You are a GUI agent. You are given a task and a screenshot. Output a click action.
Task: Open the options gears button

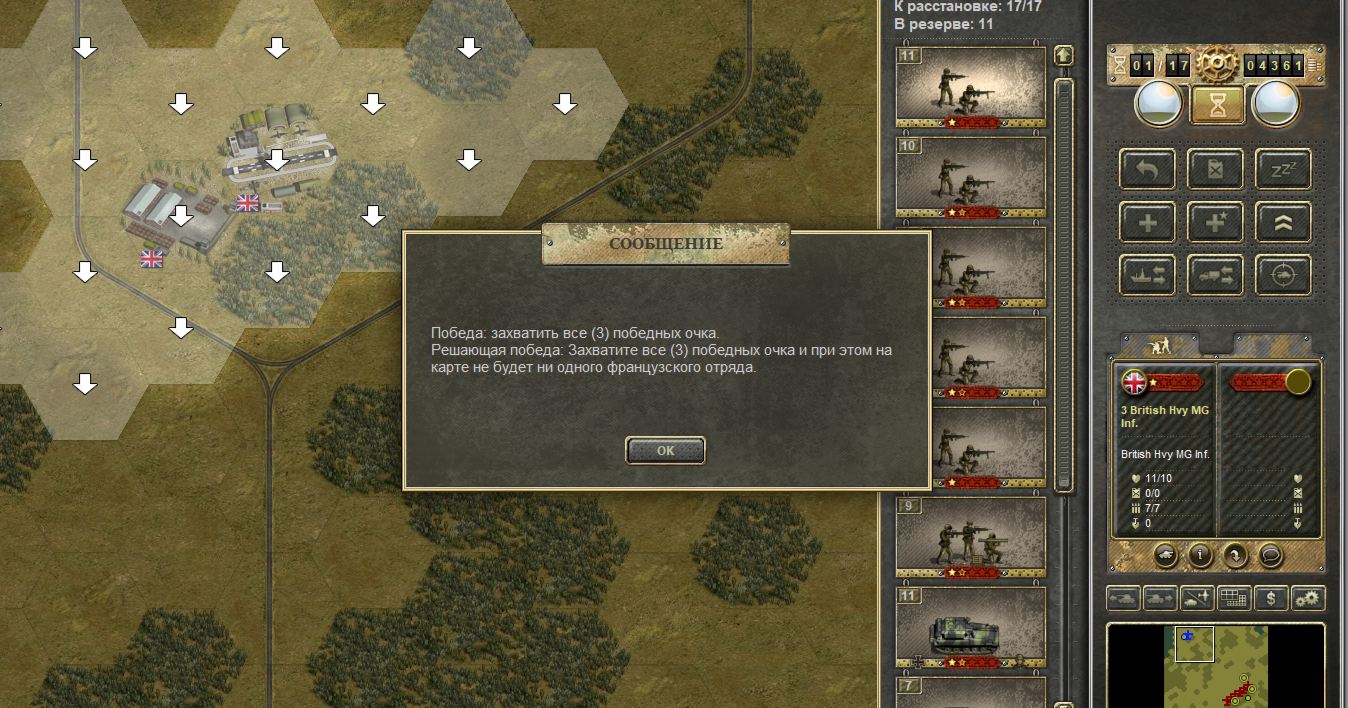click(1307, 598)
